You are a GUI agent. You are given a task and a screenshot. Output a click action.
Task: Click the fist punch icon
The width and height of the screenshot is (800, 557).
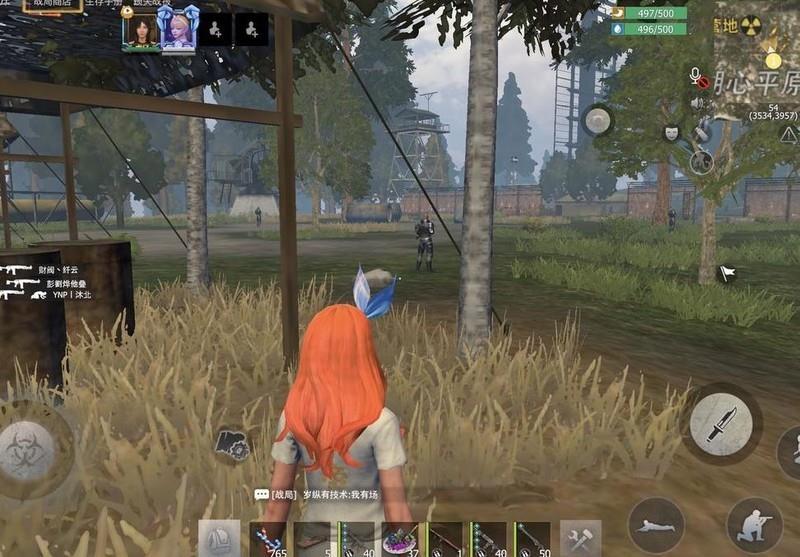pos(232,445)
